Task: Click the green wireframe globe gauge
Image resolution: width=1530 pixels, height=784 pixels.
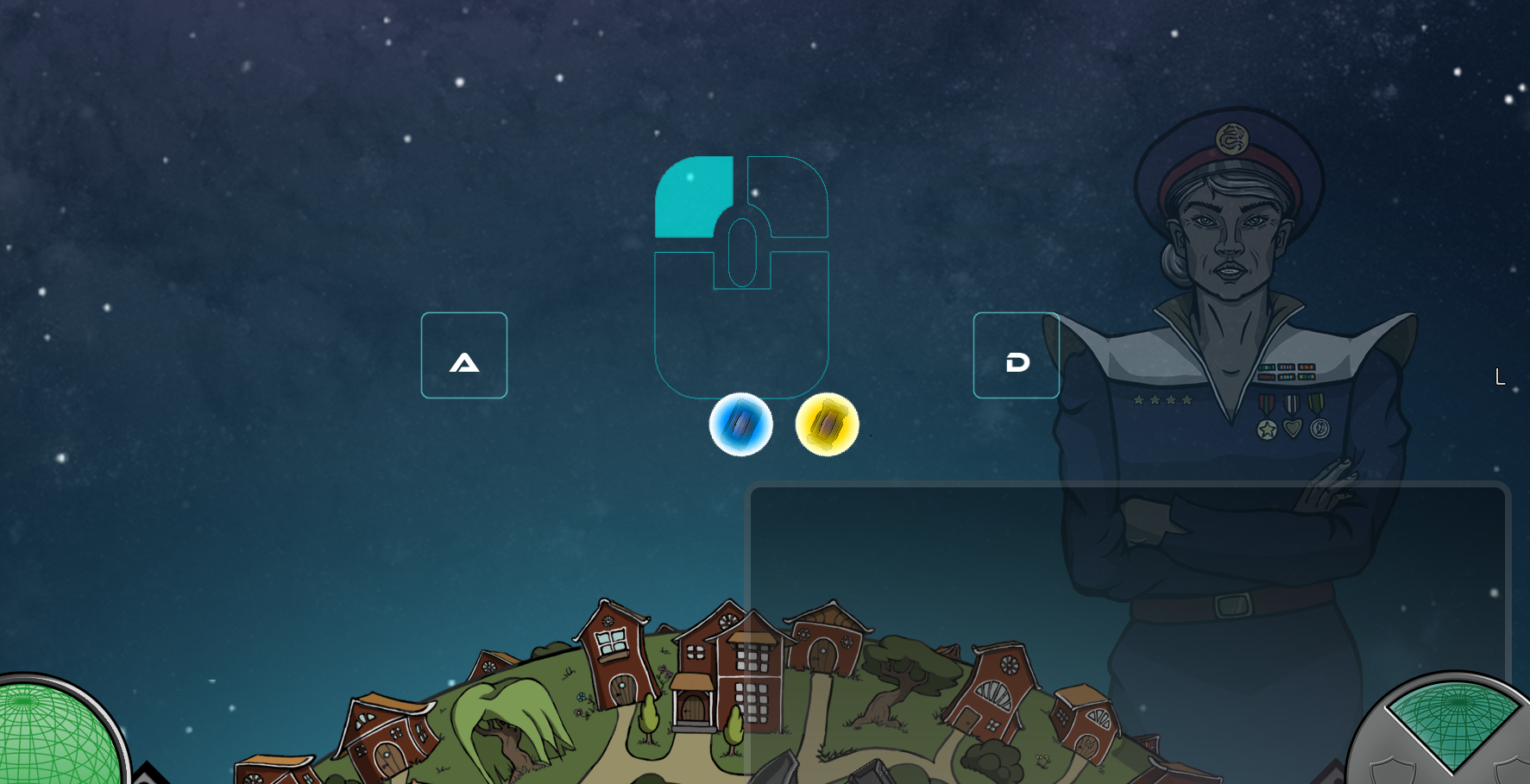Action: click(x=54, y=735)
